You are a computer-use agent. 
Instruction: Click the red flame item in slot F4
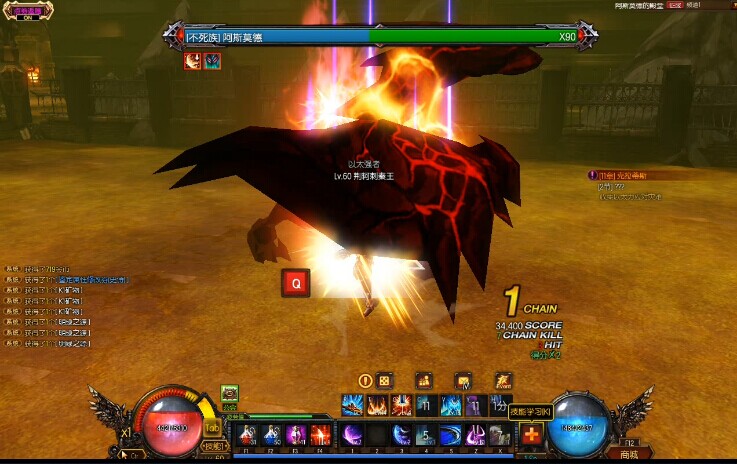320,435
